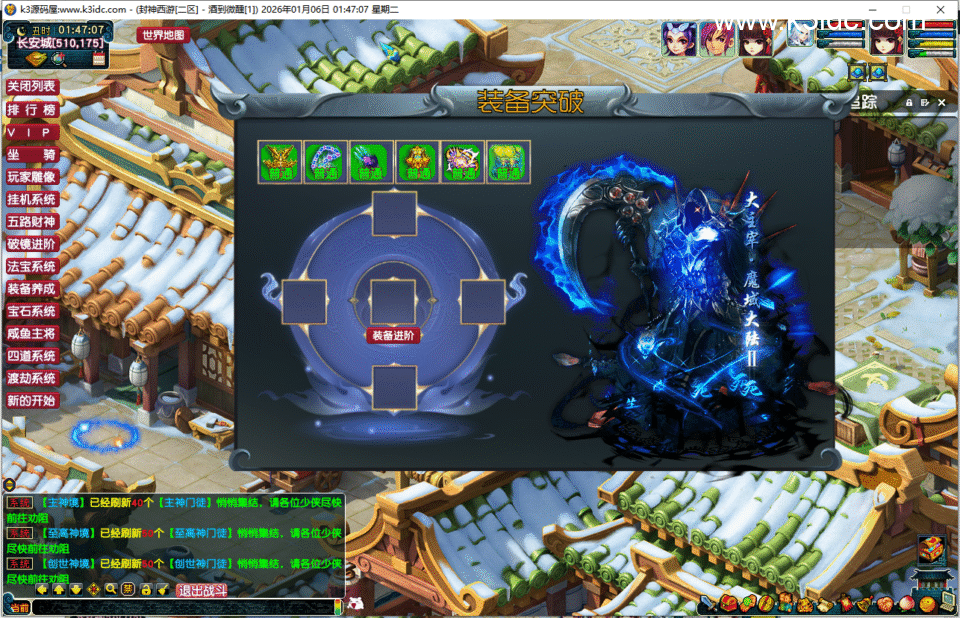960x618 pixels.
Task: Open the 排行榜 ranking board
Action: coord(32,109)
